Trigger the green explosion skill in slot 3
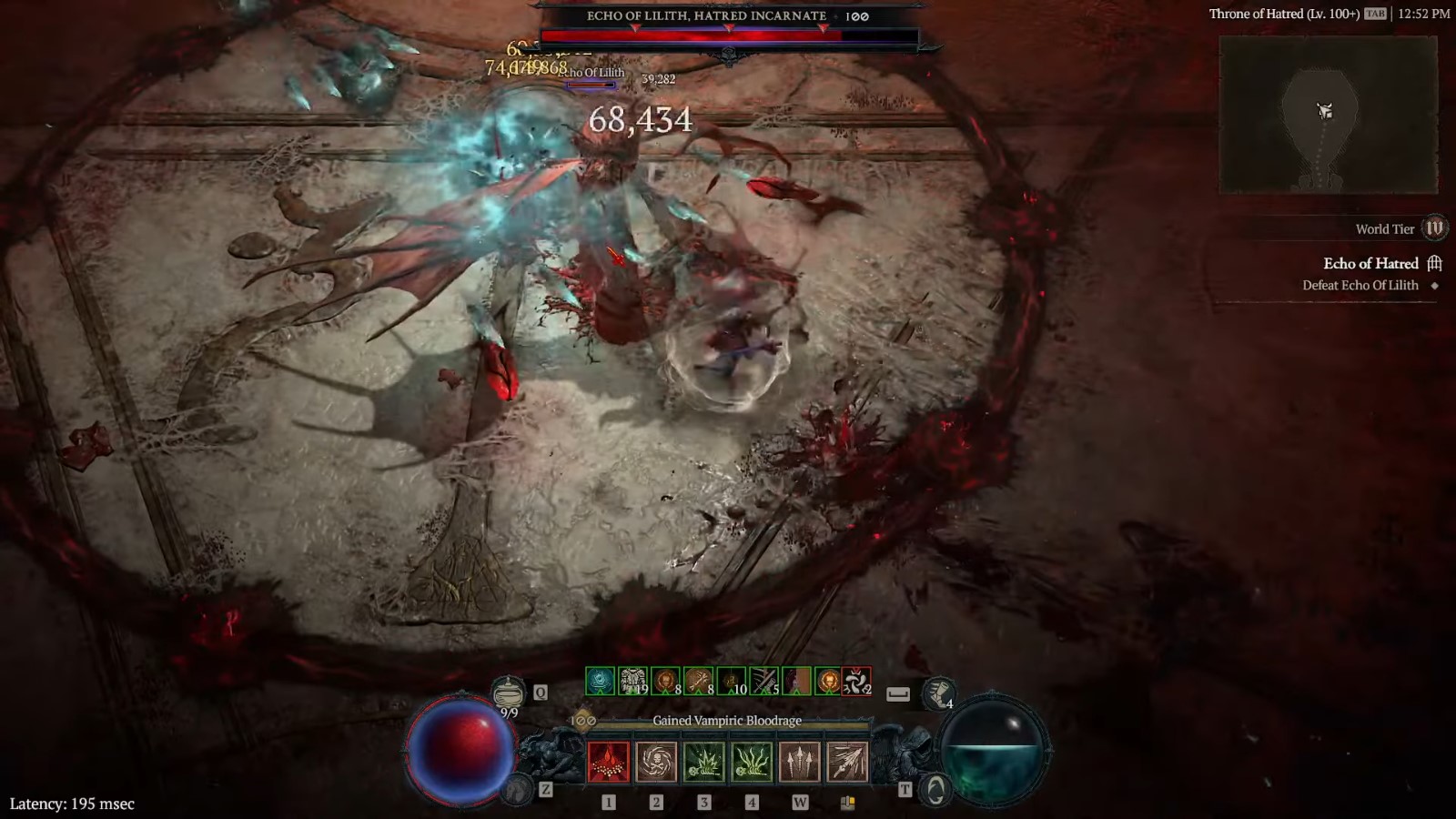1456x819 pixels. click(704, 760)
